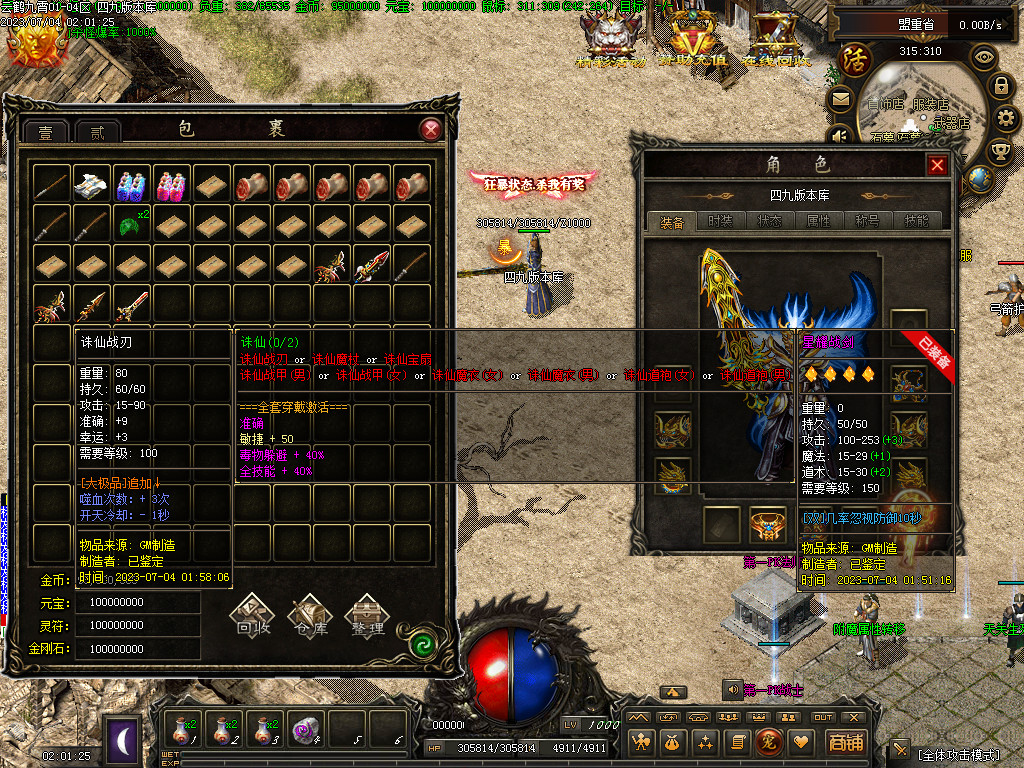The height and width of the screenshot is (768, 1024).
Task: Close the character panel
Action: tap(937, 166)
